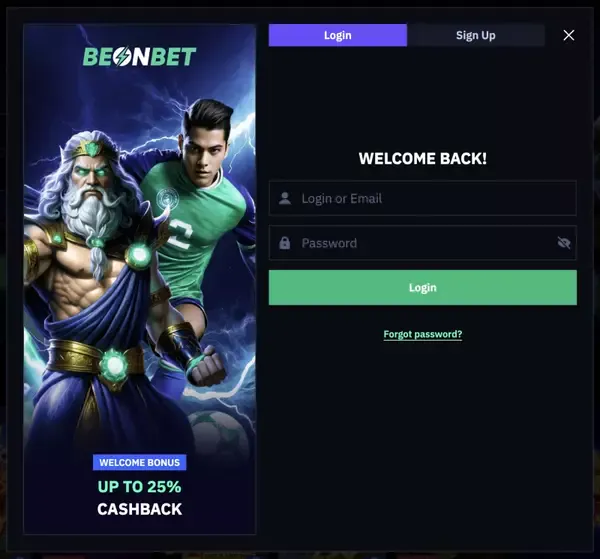This screenshot has width=600, height=559.
Task: Open the Forgot password link
Action: [x=422, y=334]
